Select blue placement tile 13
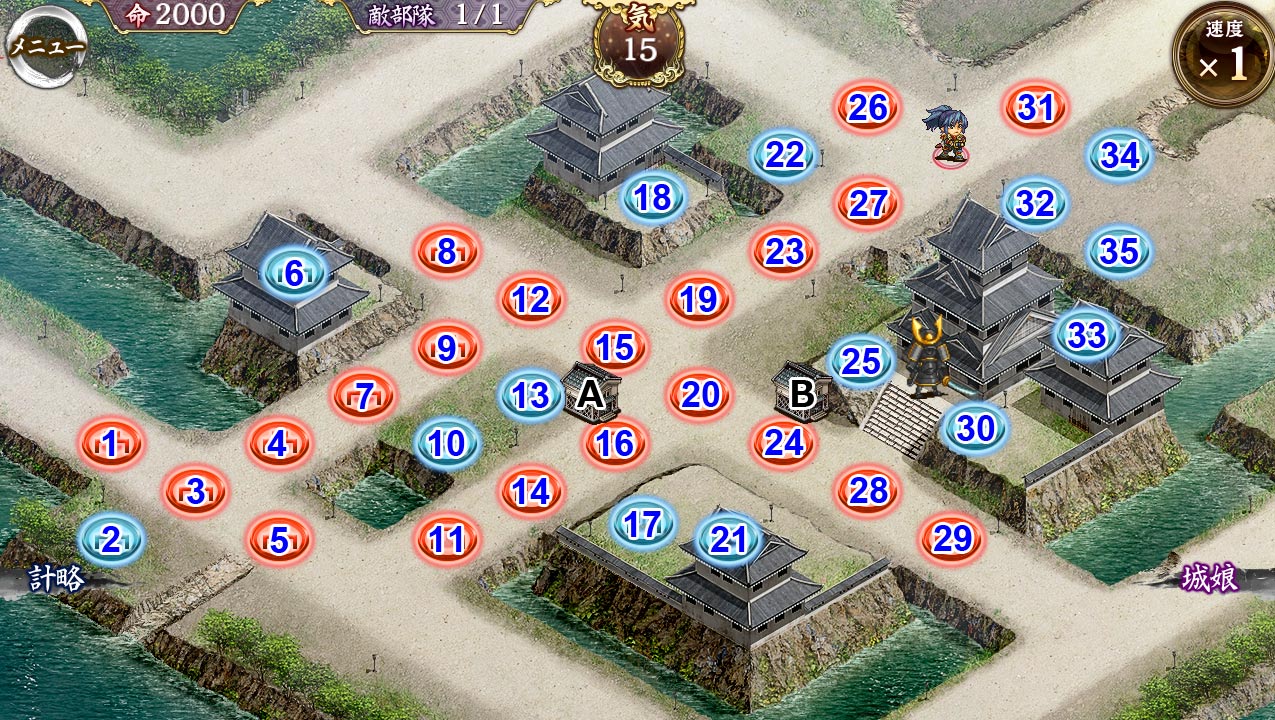The width and height of the screenshot is (1275, 720). (531, 395)
